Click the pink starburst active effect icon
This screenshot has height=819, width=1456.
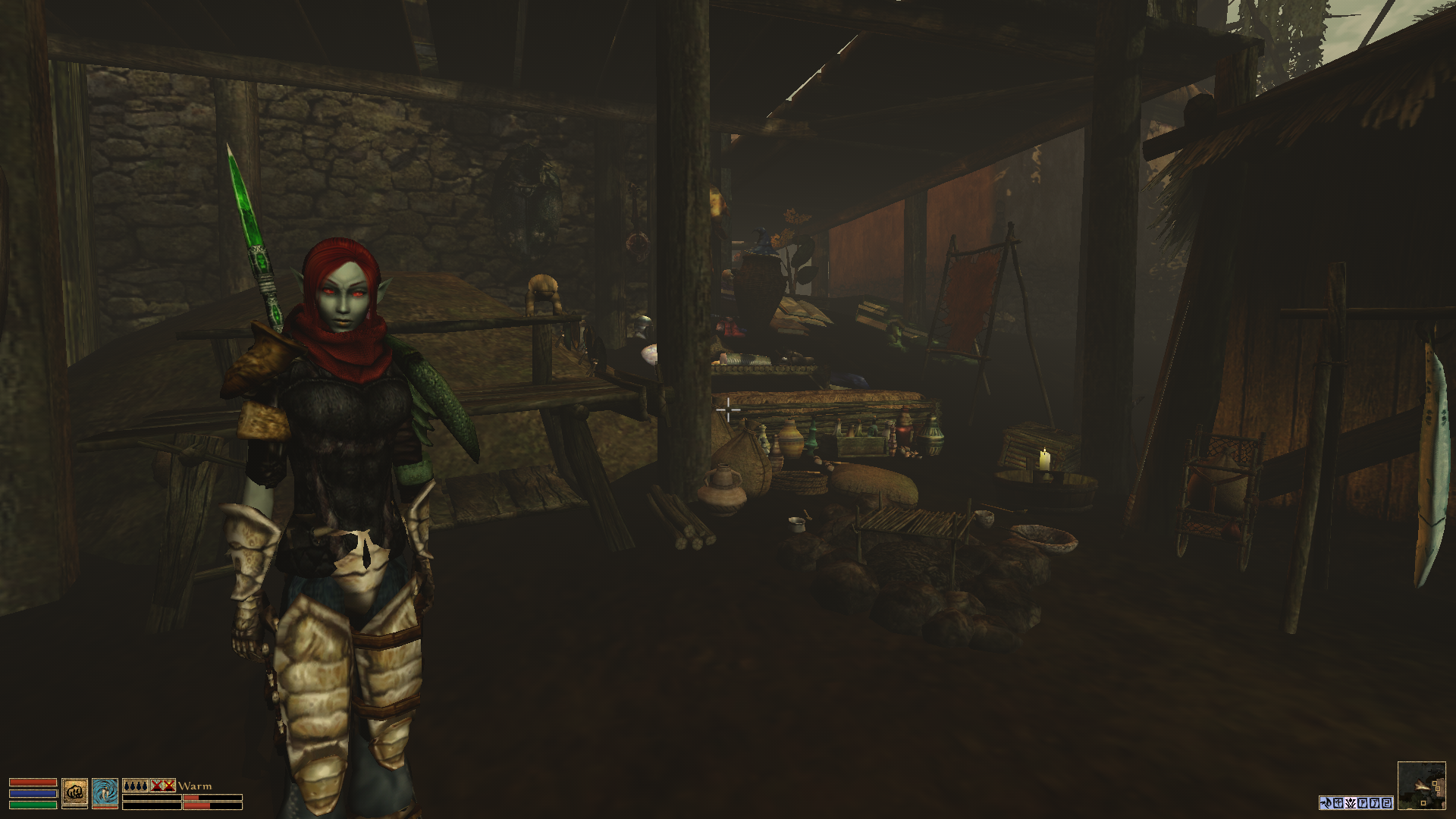pos(1351,803)
